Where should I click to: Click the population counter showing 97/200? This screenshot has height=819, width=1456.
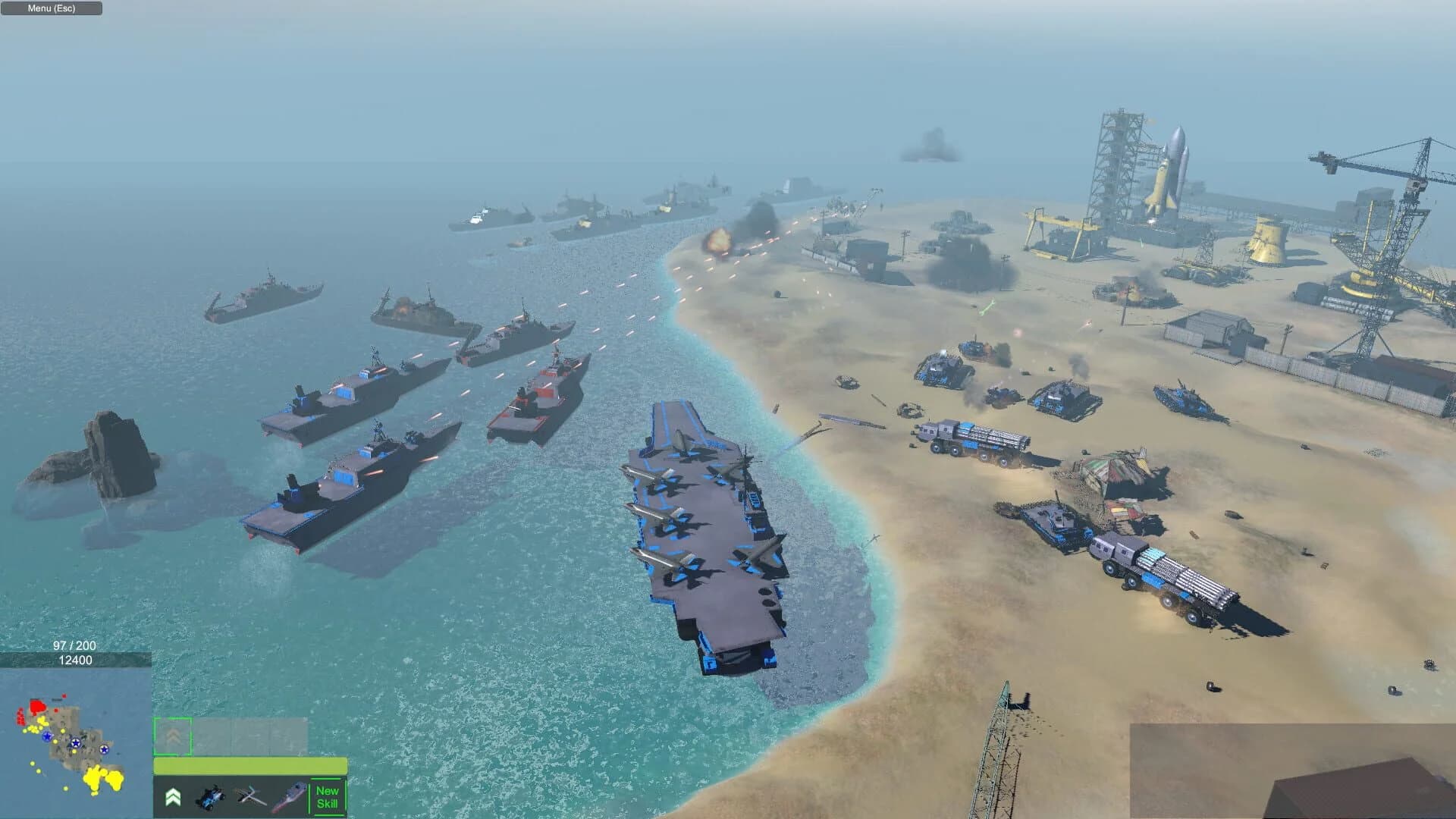75,647
